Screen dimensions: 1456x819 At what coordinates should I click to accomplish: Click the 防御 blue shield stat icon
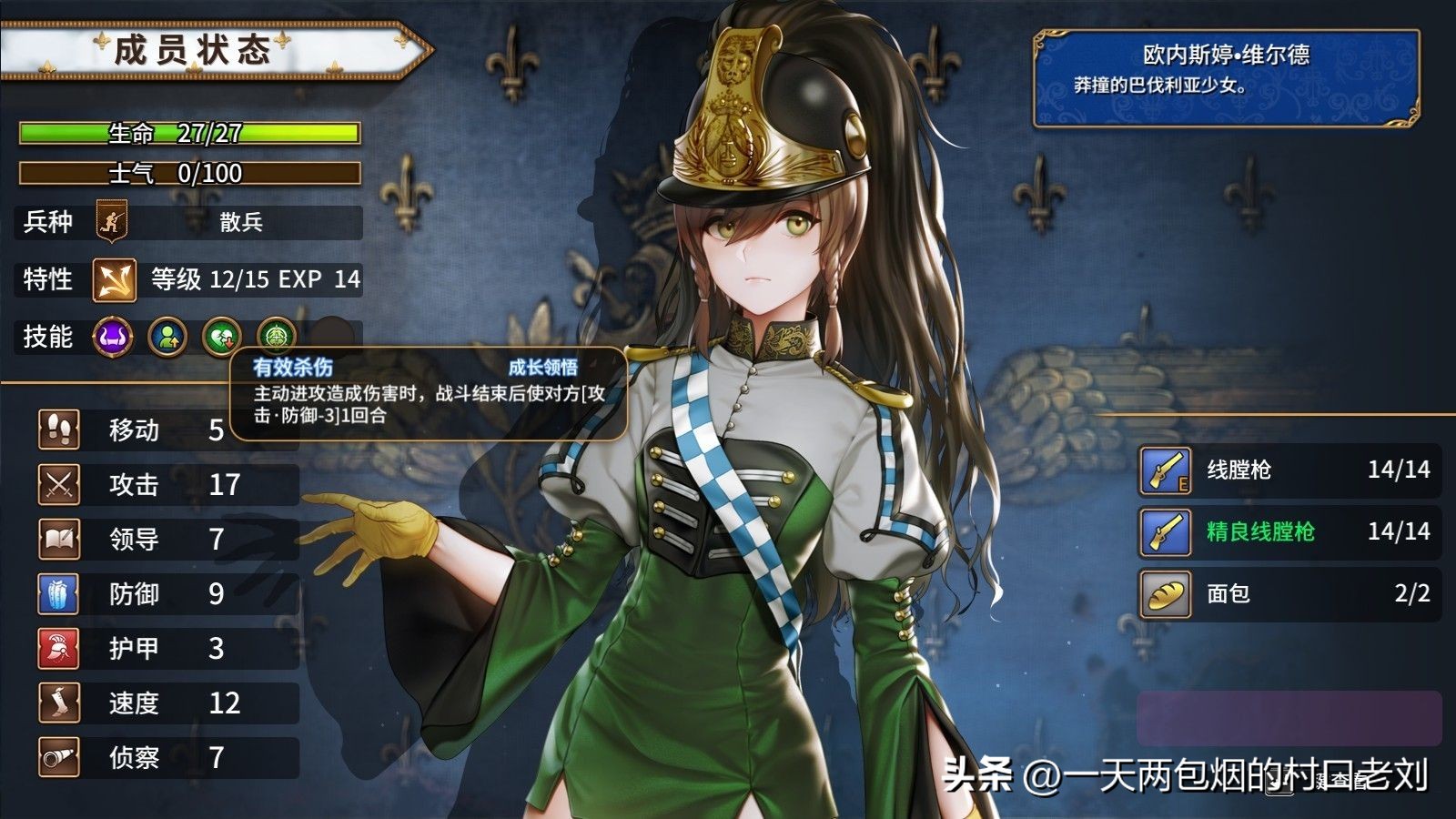[x=59, y=593]
